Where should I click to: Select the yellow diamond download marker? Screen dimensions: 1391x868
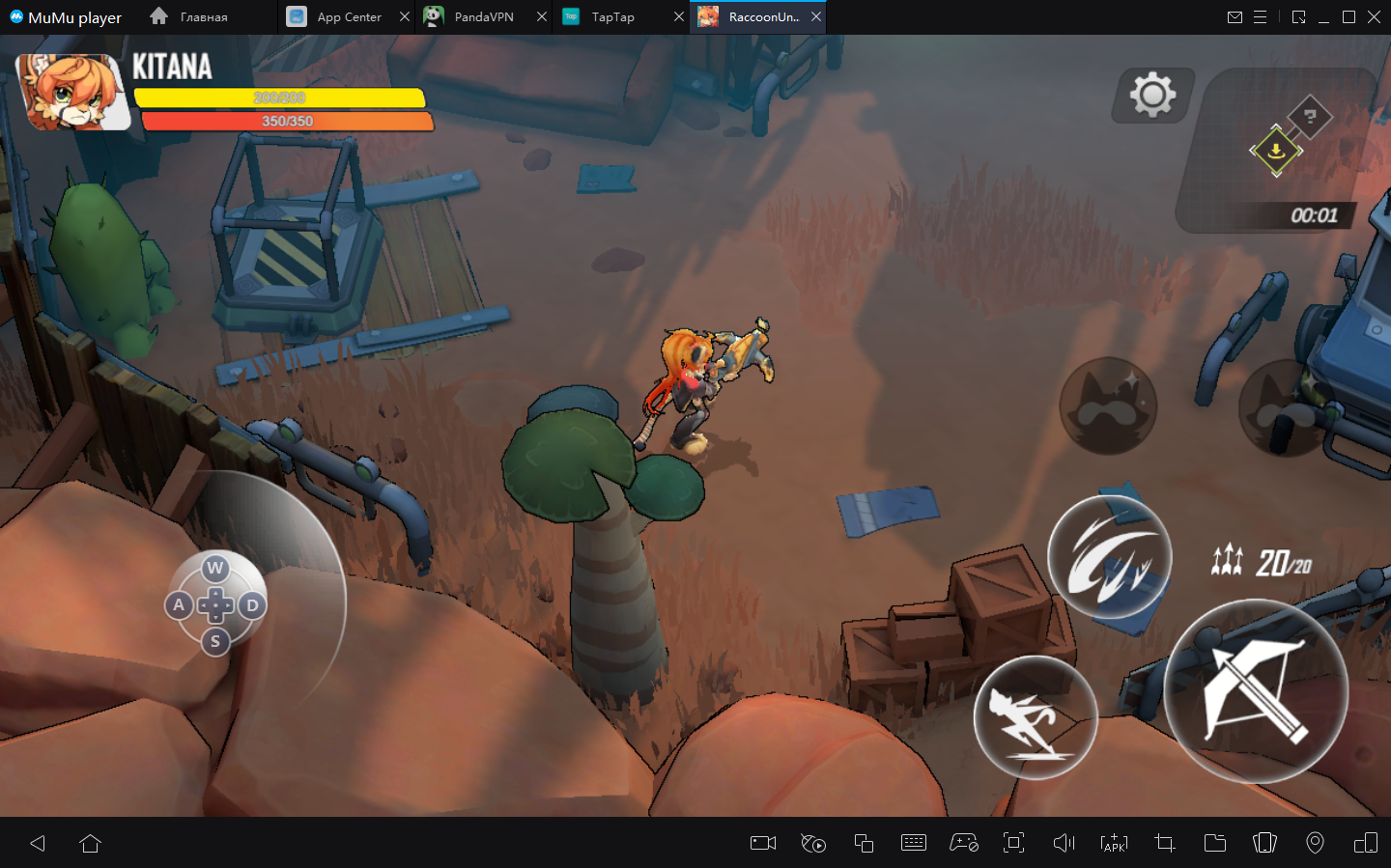click(1276, 151)
